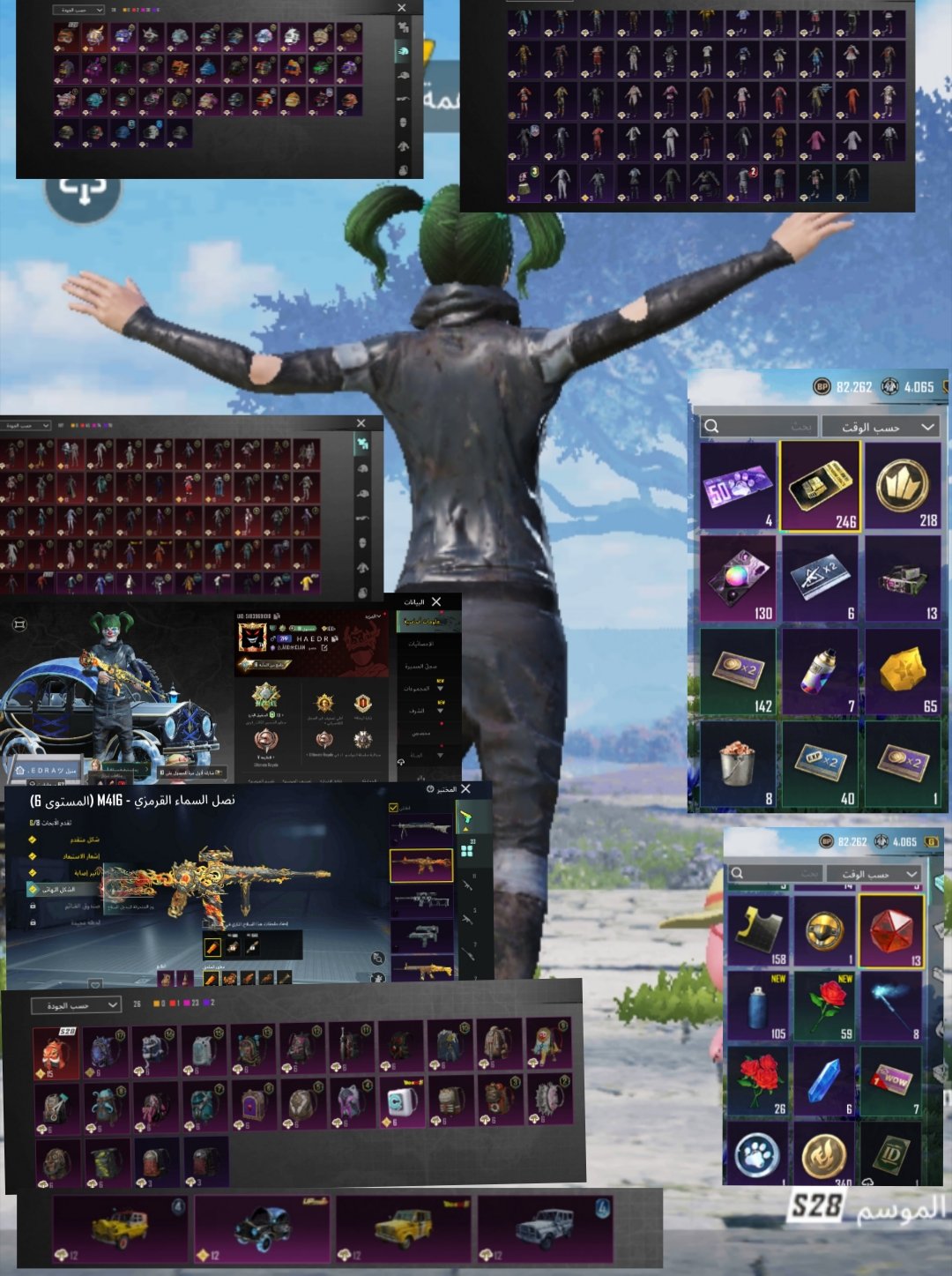This screenshot has height=1276, width=952.
Task: Select the green ID card item
Action: click(891, 1155)
